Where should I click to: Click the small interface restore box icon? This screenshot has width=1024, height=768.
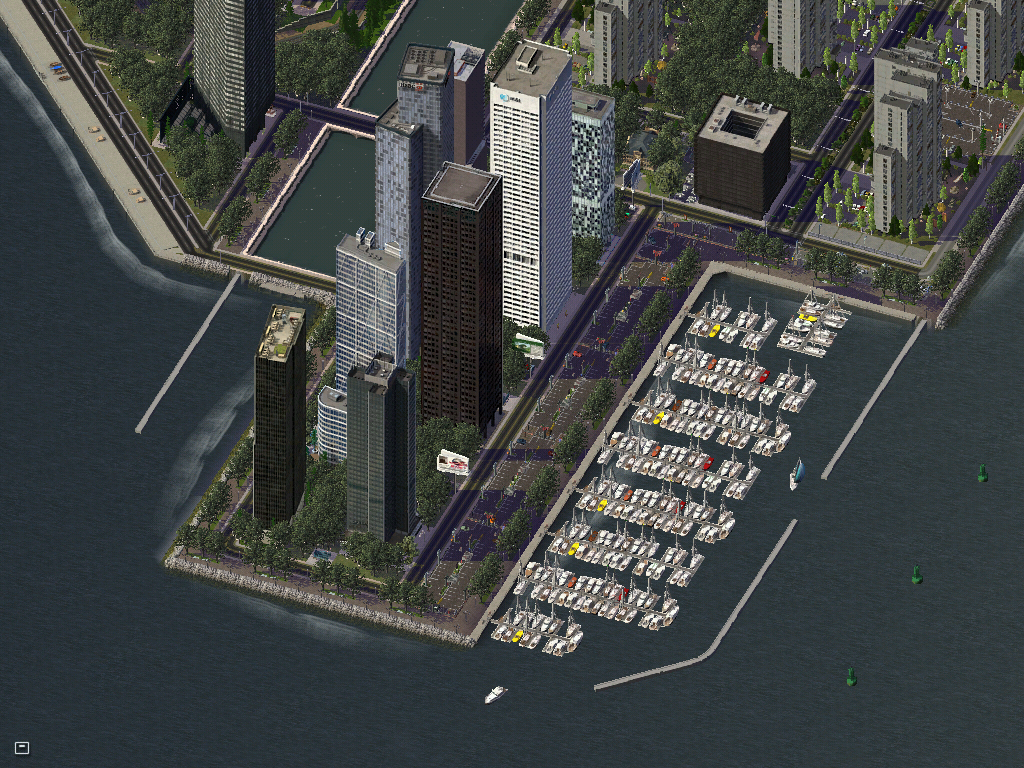pos(22,747)
